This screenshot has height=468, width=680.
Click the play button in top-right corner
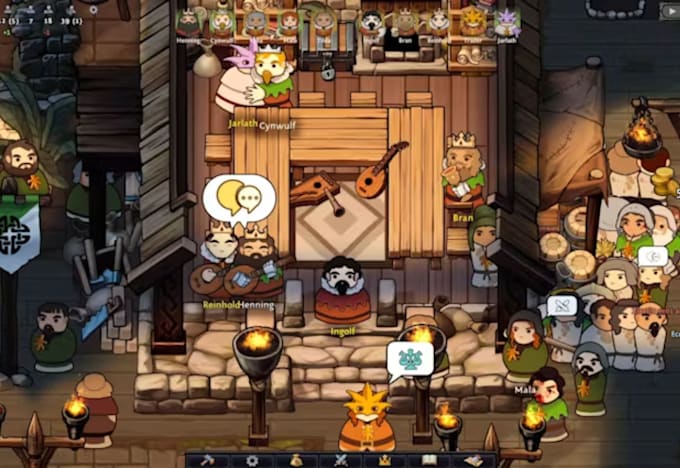pos(670,11)
